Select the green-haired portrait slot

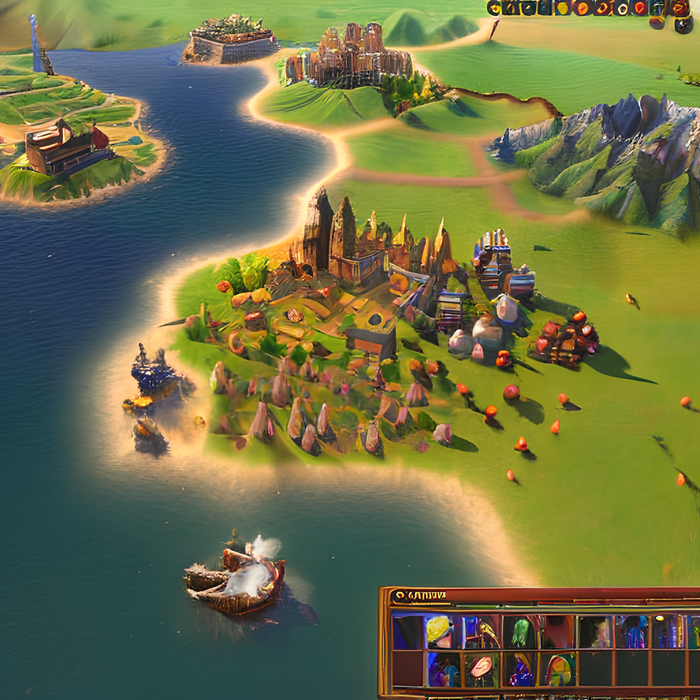tap(520, 631)
